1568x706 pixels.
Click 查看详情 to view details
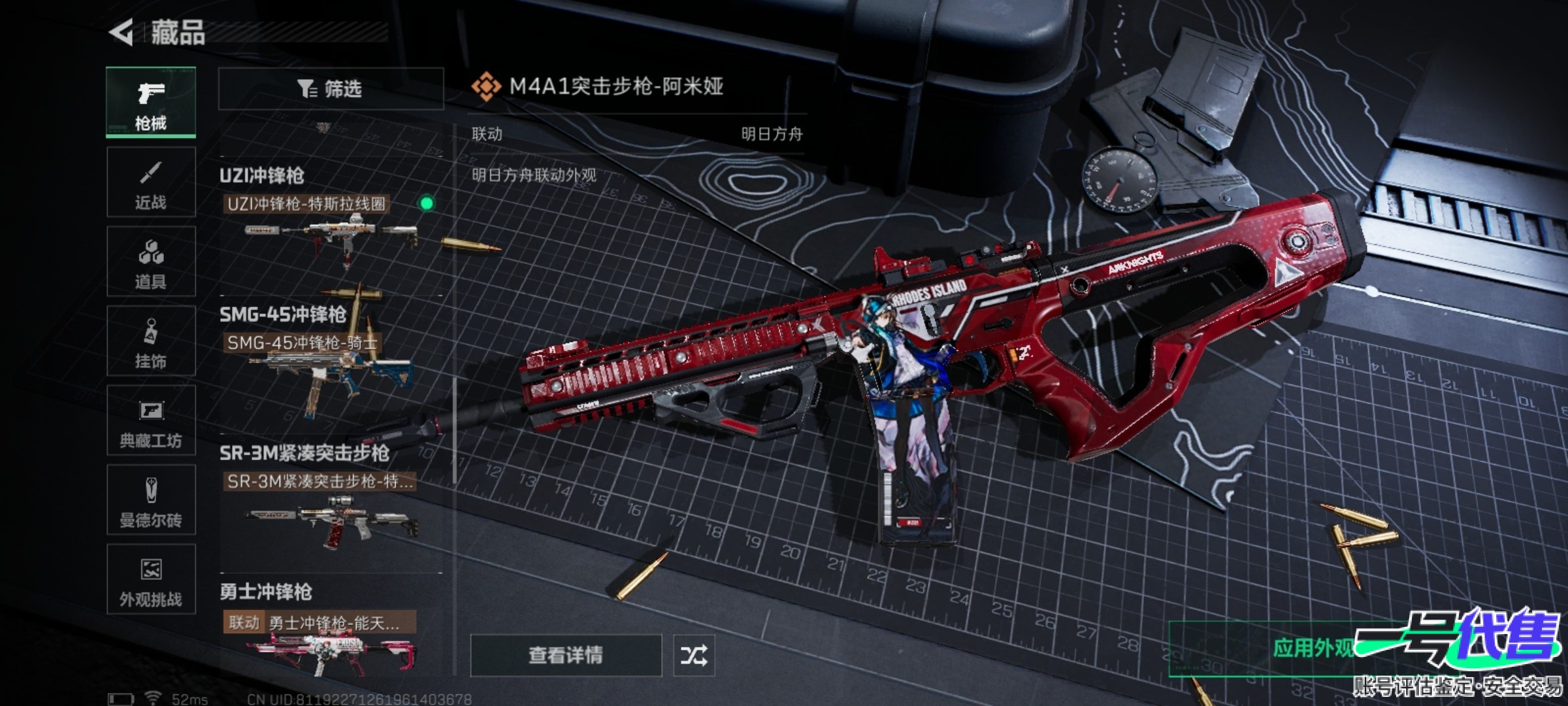[x=566, y=655]
